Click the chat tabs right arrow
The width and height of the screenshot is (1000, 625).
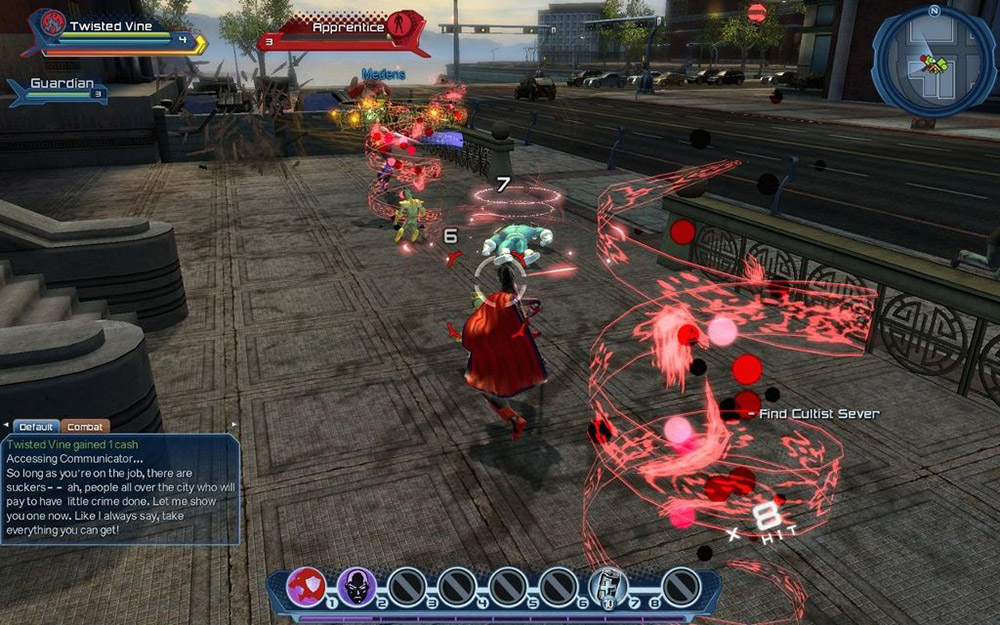pyautogui.click(x=234, y=425)
